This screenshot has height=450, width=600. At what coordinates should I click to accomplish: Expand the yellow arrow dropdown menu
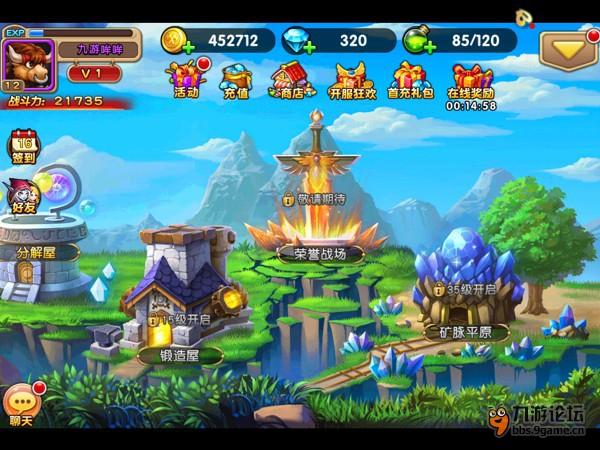(567, 49)
